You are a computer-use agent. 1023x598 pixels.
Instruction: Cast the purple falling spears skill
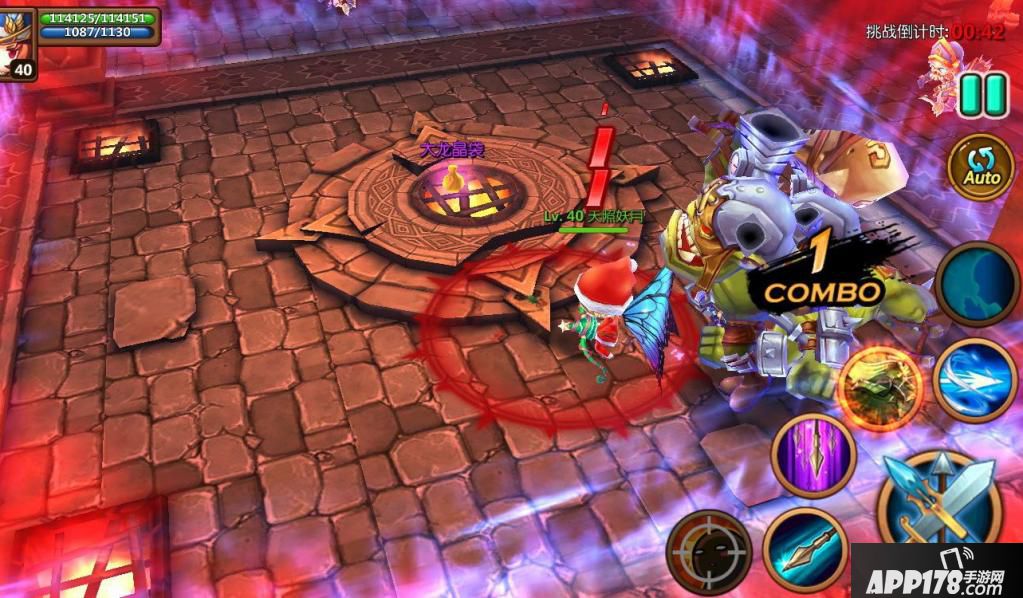tap(813, 455)
